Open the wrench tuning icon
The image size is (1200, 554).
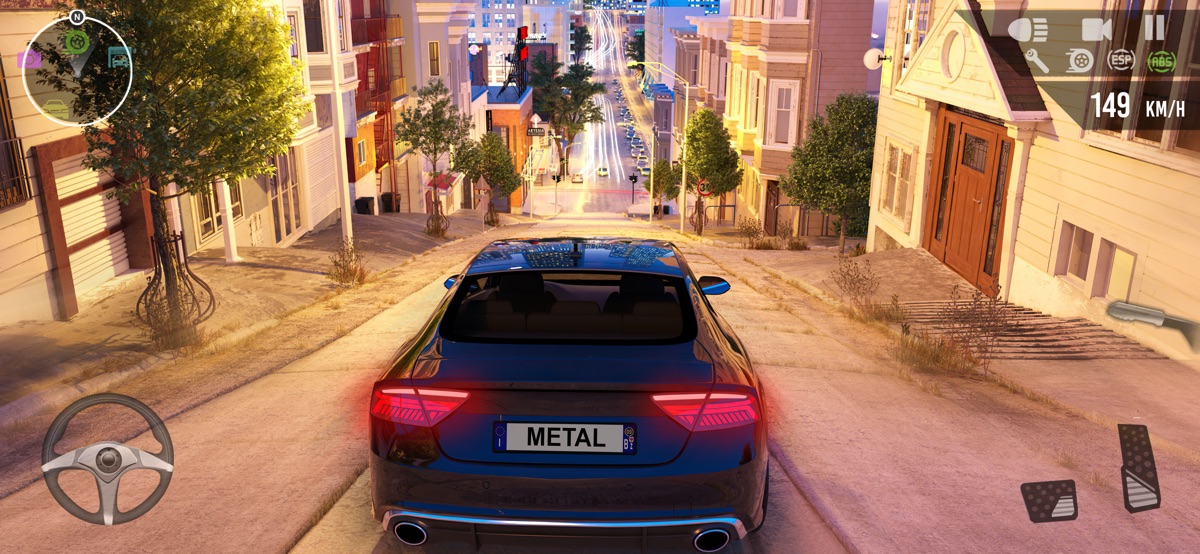click(x=1037, y=61)
